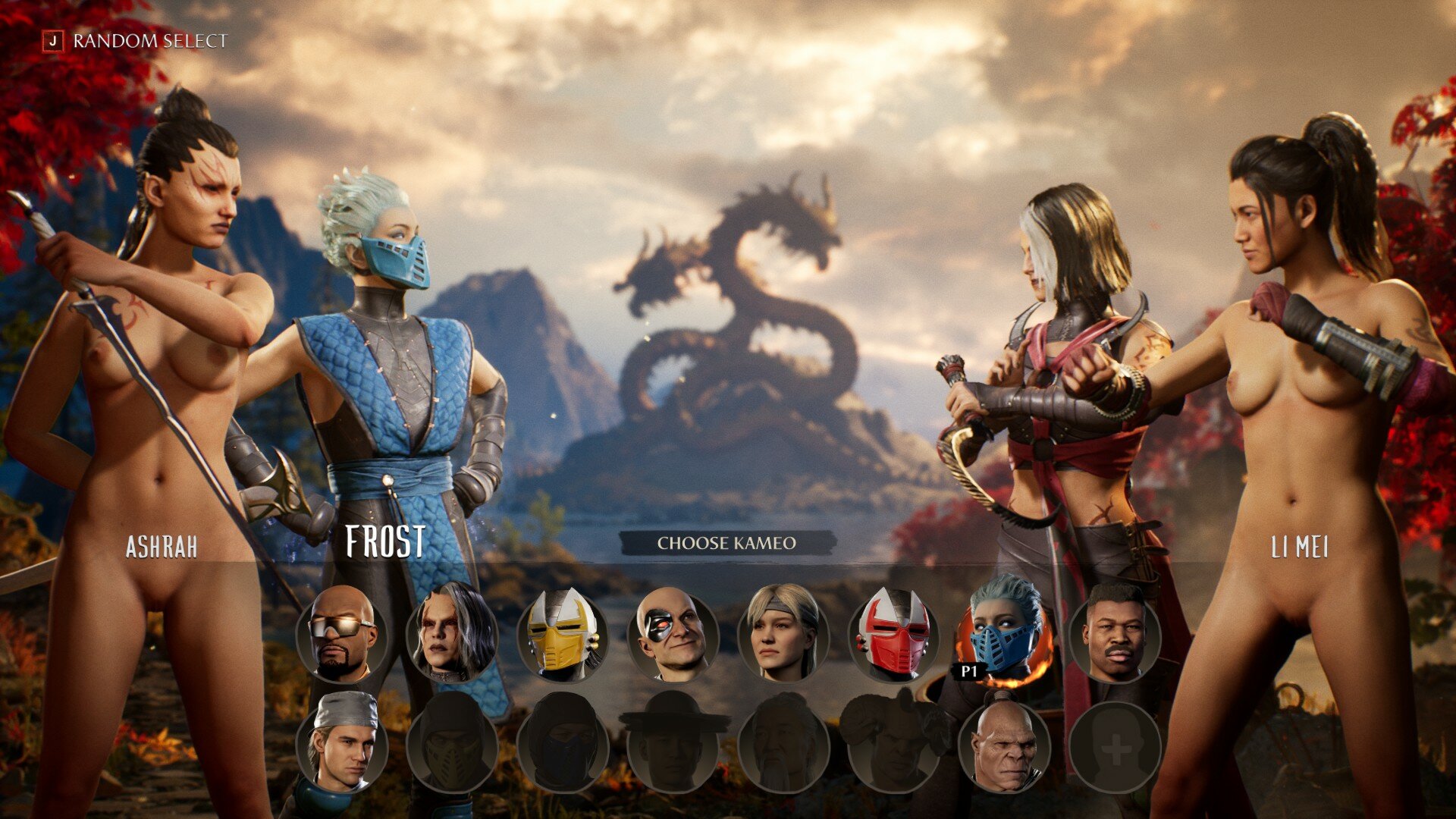
Task: Choose the Goro kameo portrait
Action: (1004, 746)
